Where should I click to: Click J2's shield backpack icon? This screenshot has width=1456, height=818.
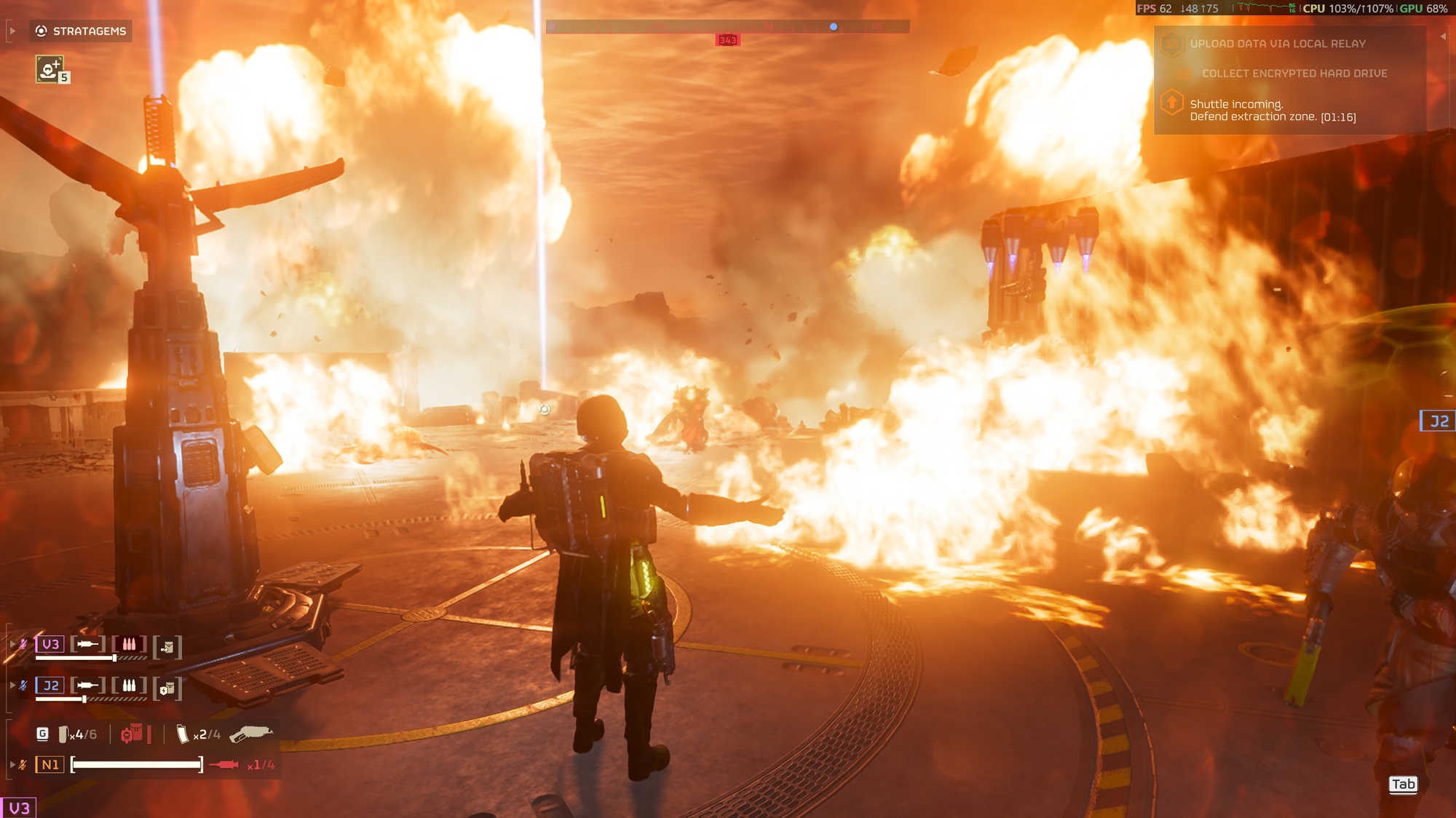click(167, 688)
